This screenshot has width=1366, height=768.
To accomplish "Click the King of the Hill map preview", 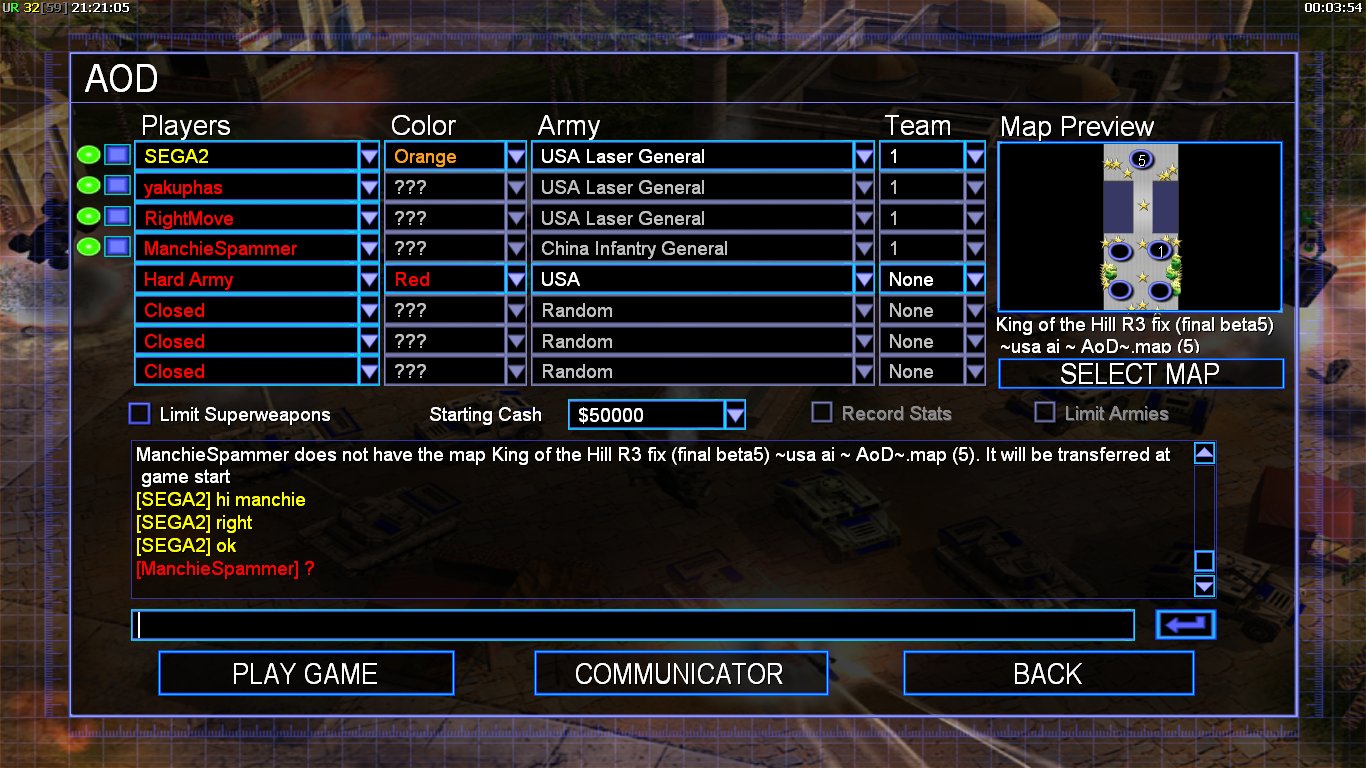I will click(x=1140, y=227).
